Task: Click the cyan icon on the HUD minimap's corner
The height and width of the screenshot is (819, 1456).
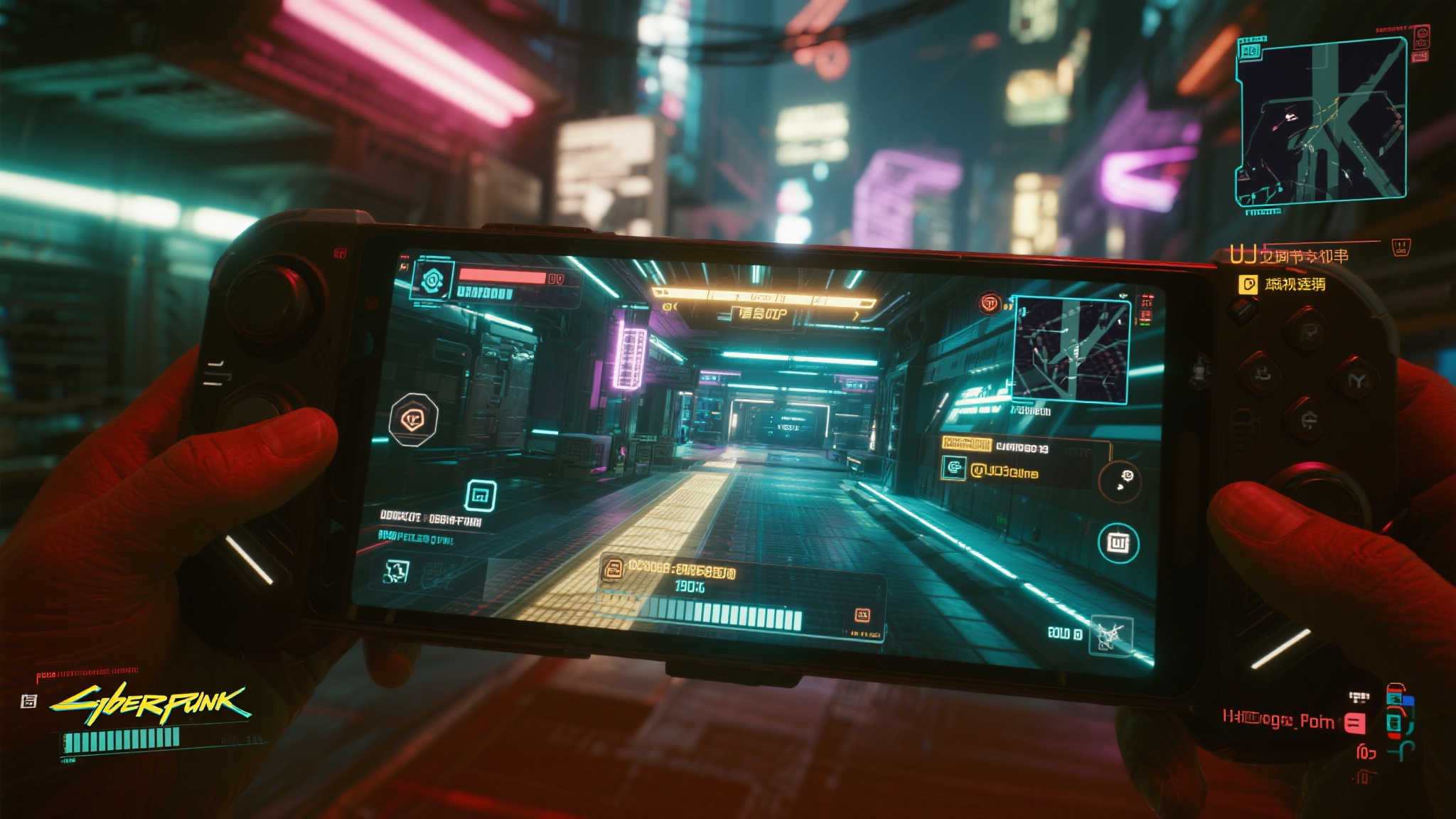Action: click(1250, 50)
